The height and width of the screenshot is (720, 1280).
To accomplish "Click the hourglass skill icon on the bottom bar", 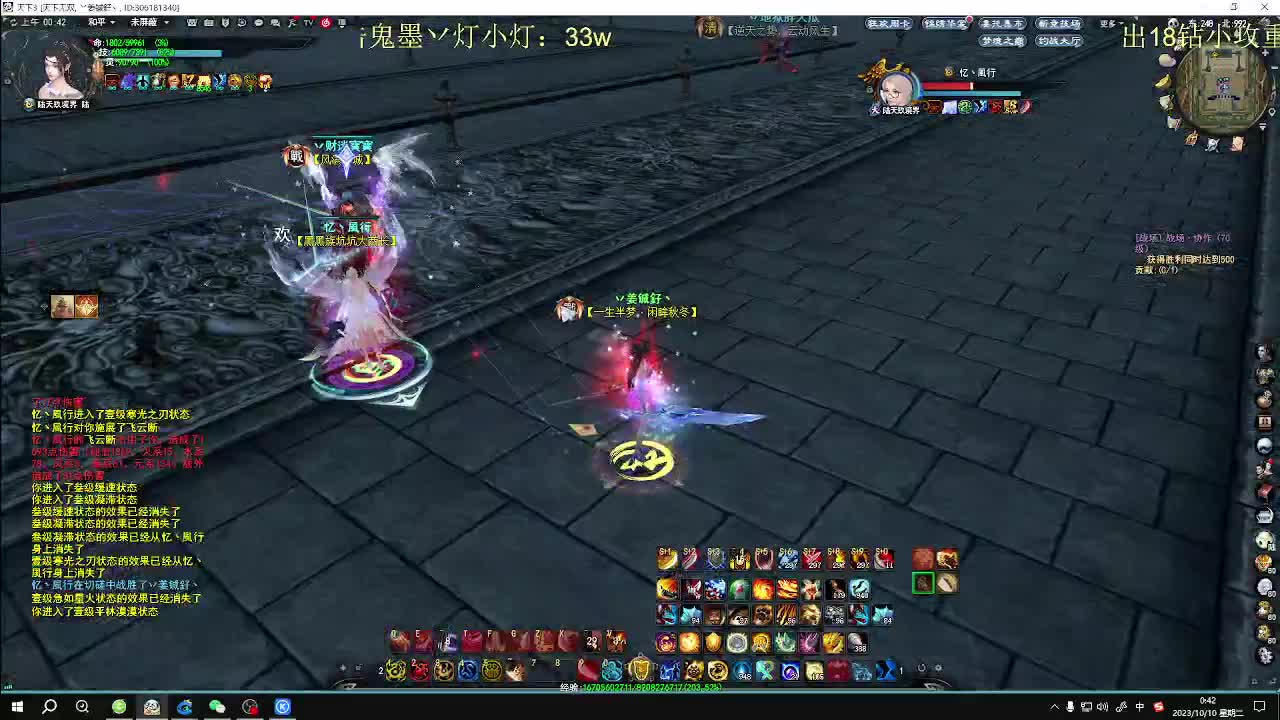I will click(886, 669).
